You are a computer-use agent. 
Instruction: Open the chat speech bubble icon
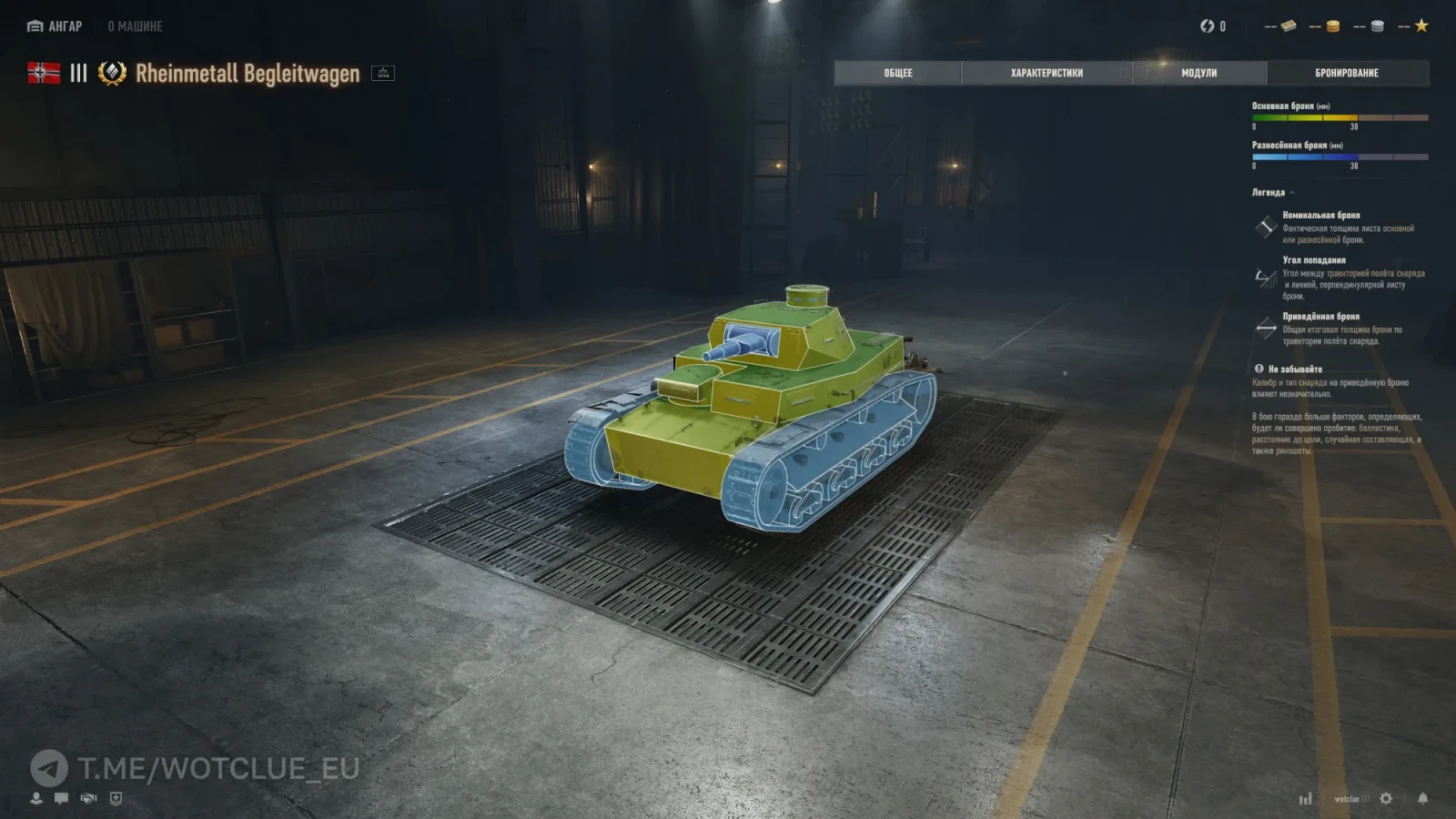coord(61,798)
